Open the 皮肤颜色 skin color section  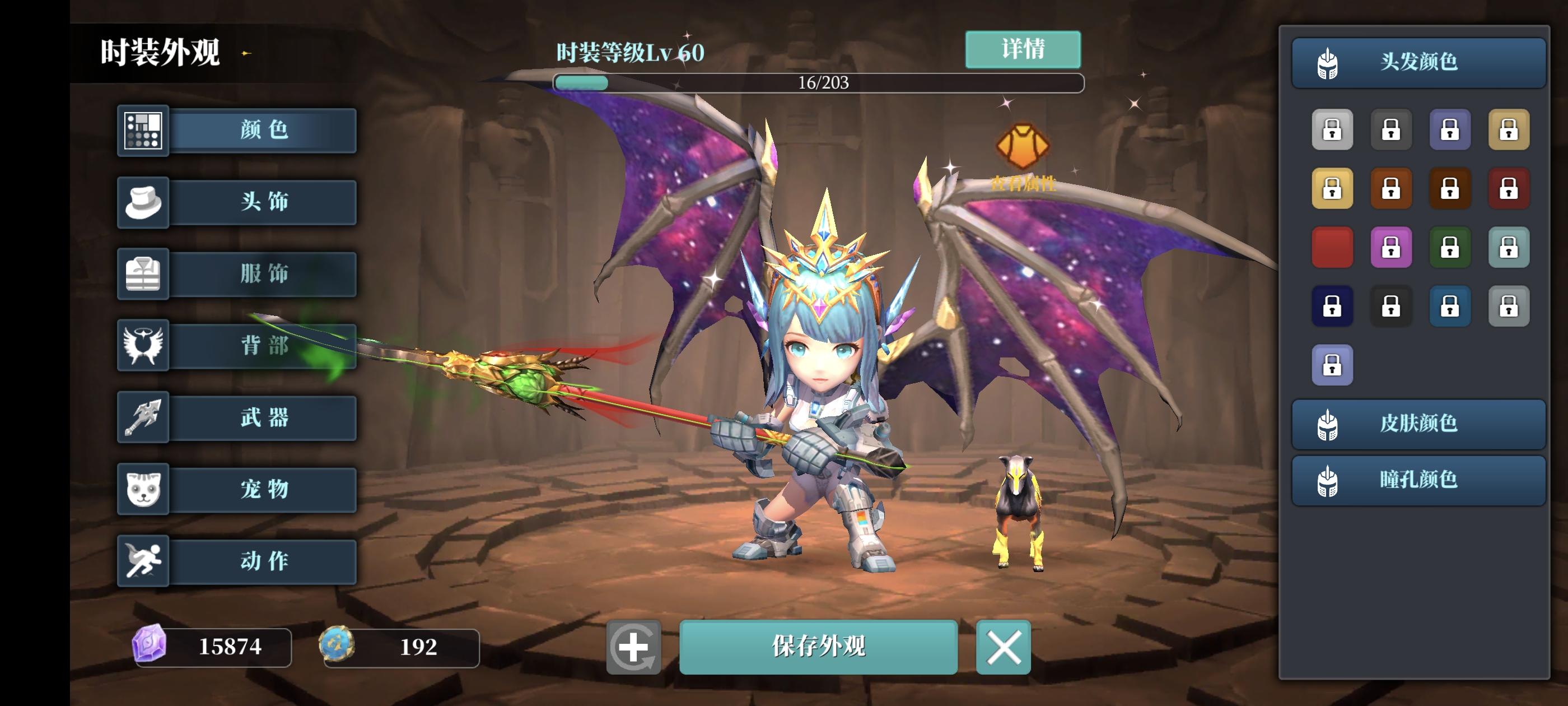pyautogui.click(x=1418, y=425)
